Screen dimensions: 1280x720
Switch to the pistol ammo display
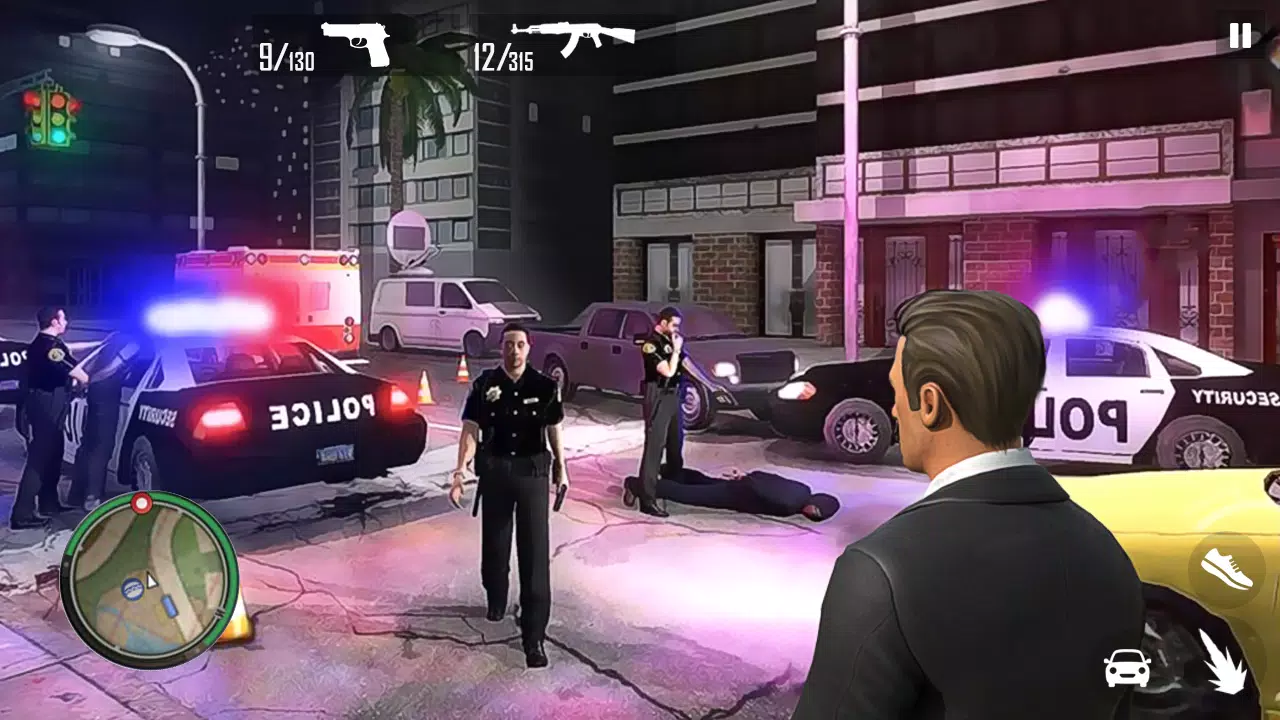285,55
